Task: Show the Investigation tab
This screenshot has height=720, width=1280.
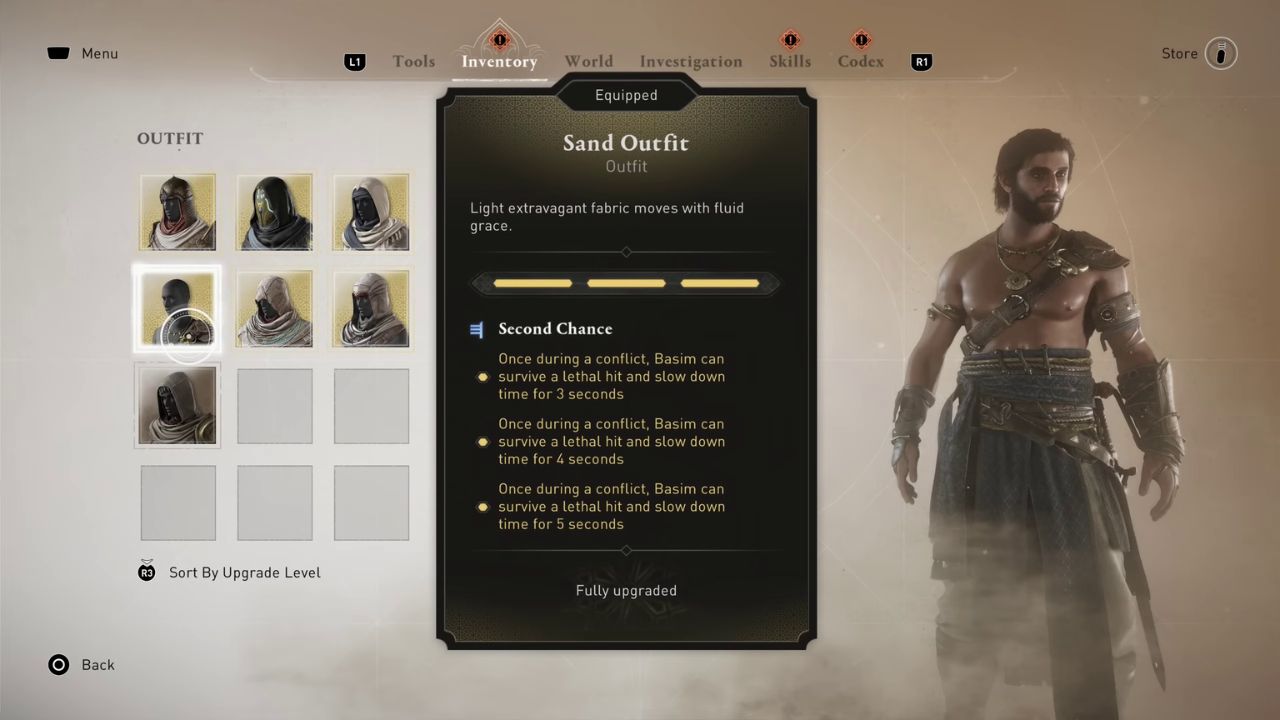Action: 691,62
